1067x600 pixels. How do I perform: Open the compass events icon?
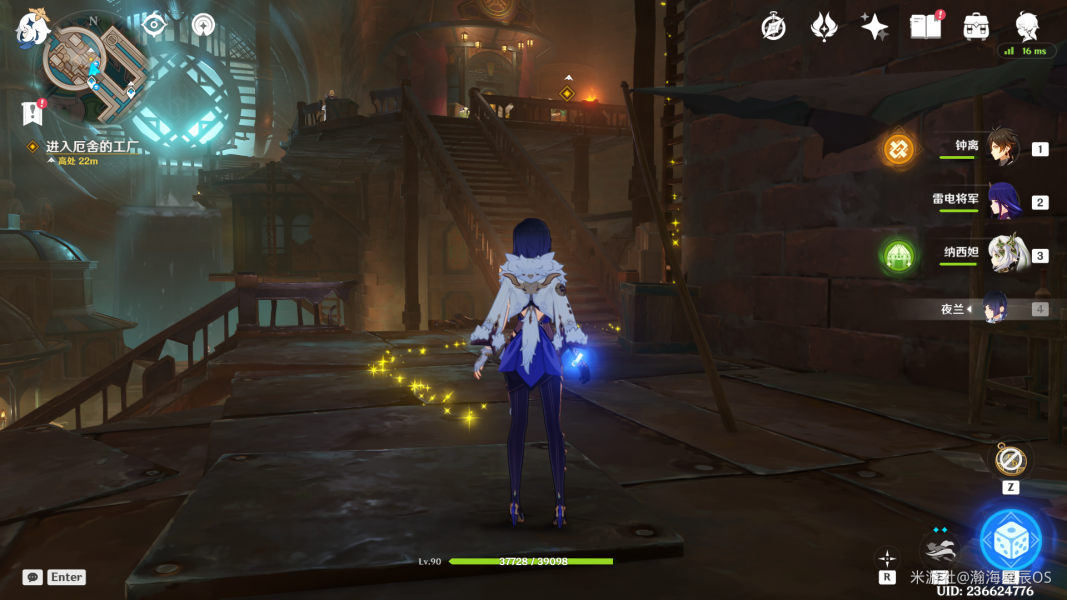(773, 27)
